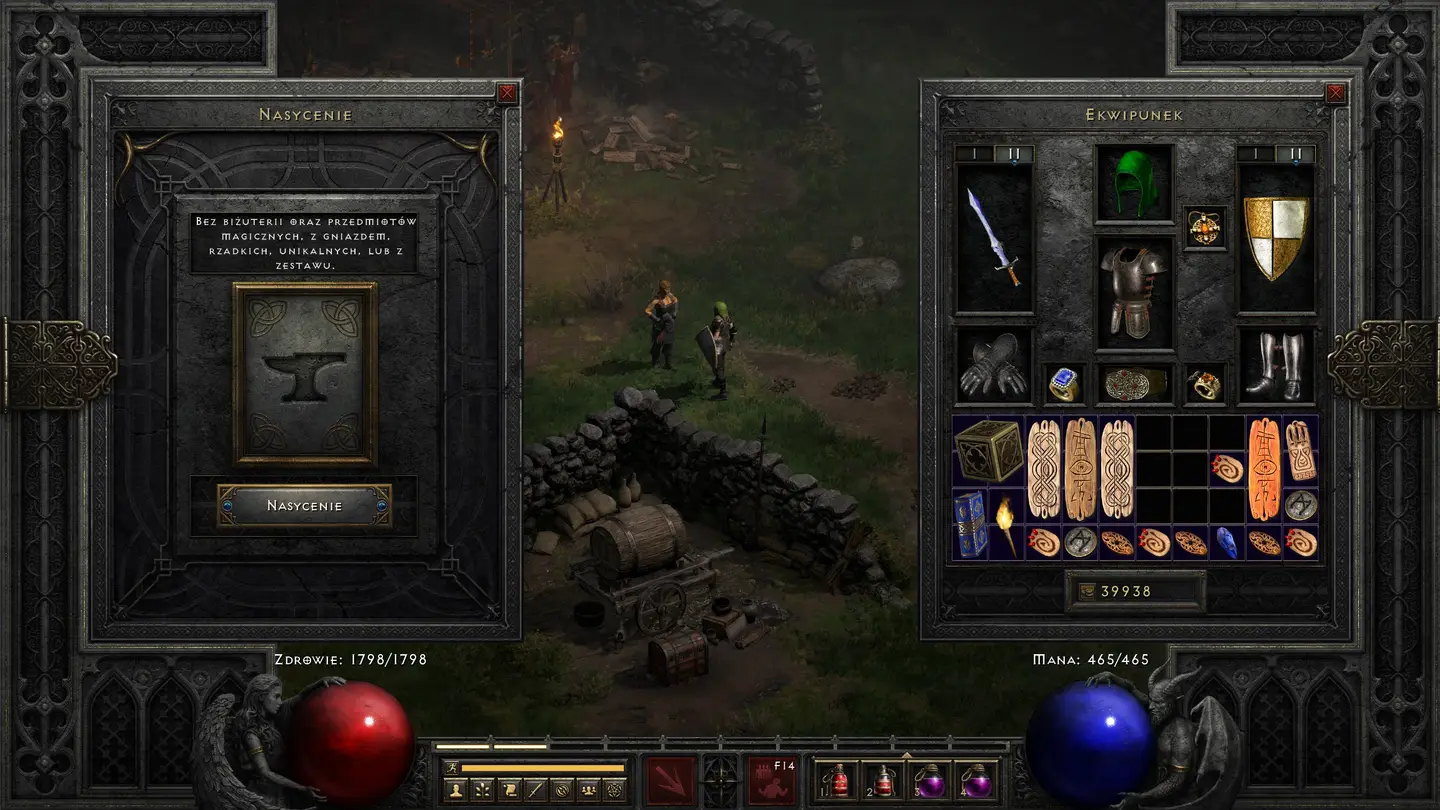Open the left skill selection arrow icon

pos(670,780)
